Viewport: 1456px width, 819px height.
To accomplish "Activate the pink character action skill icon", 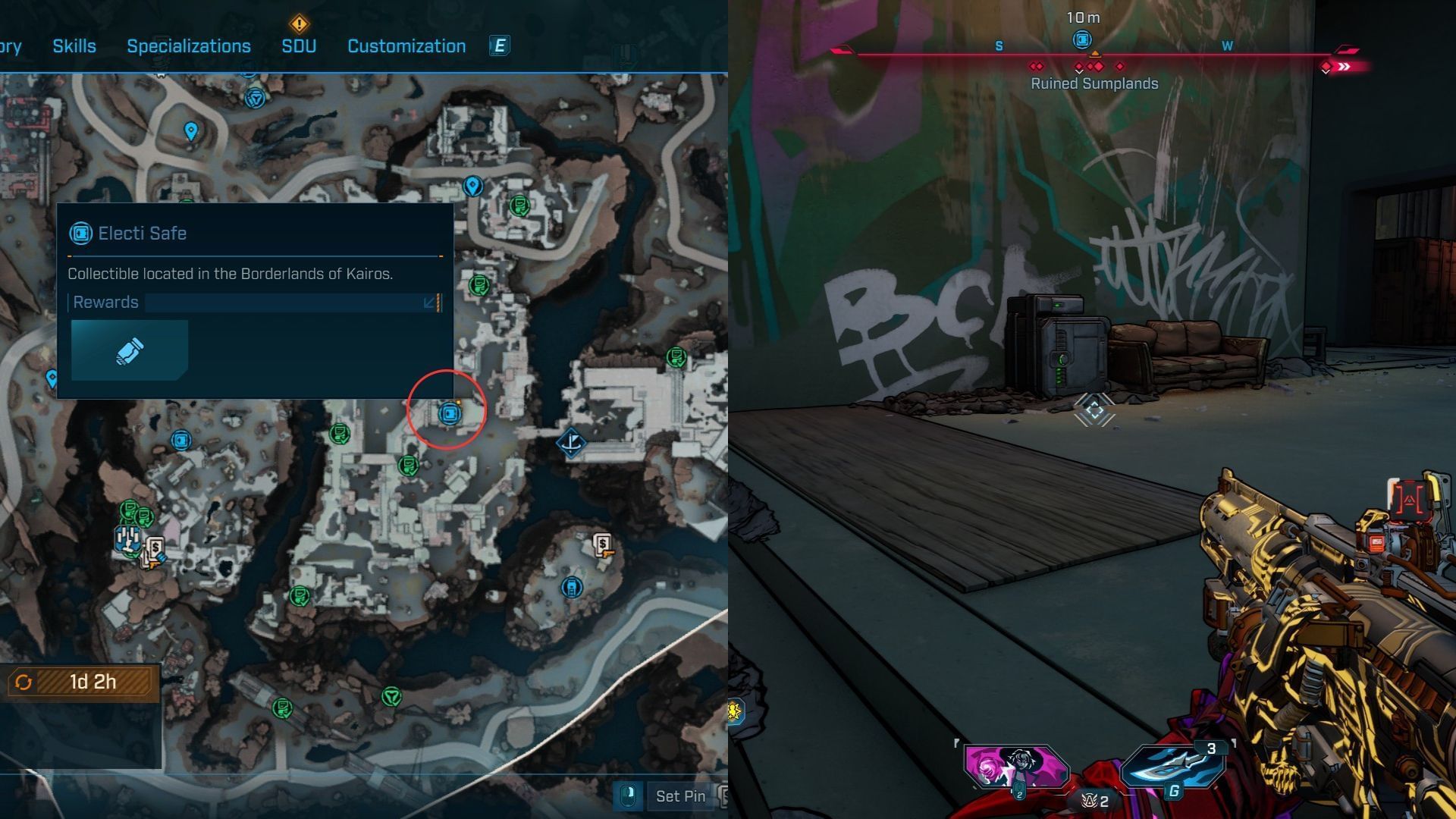I will 1015,767.
